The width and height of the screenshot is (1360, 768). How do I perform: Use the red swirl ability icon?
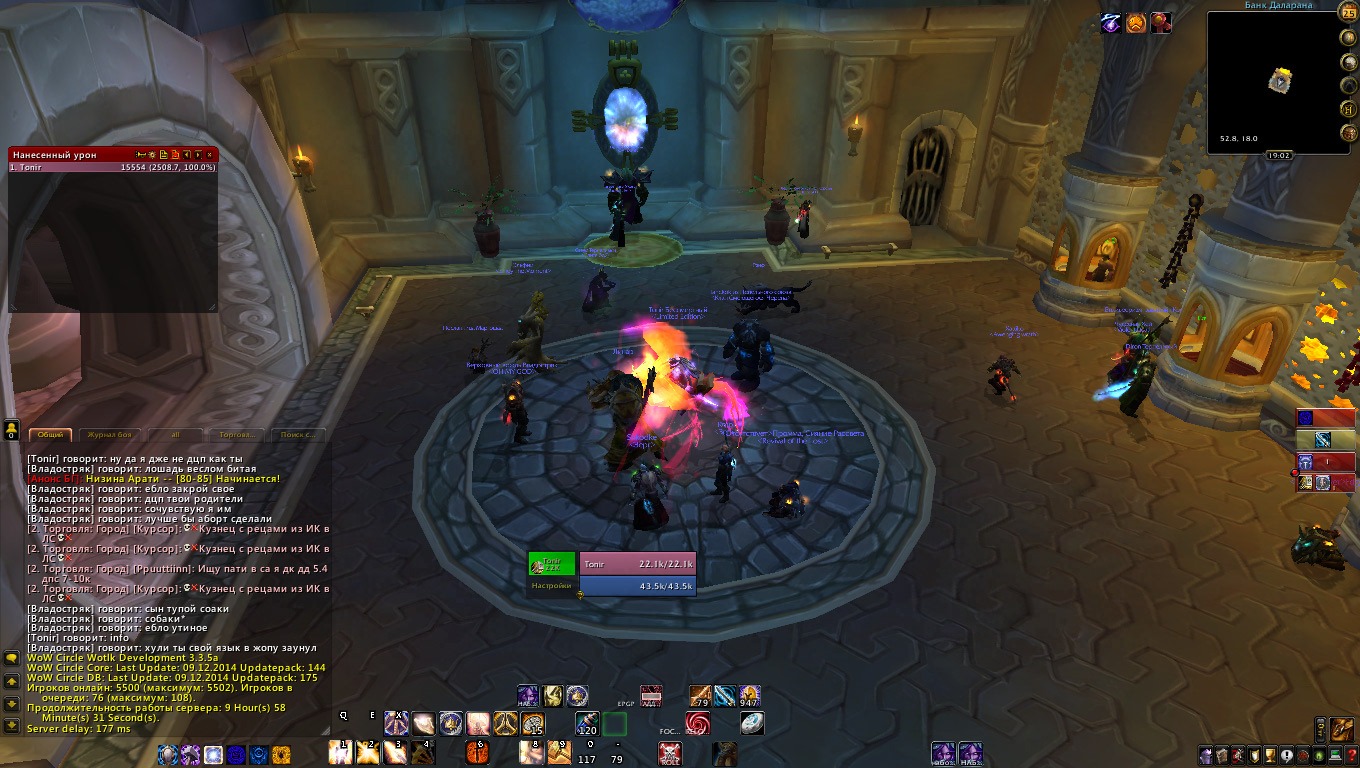(697, 723)
